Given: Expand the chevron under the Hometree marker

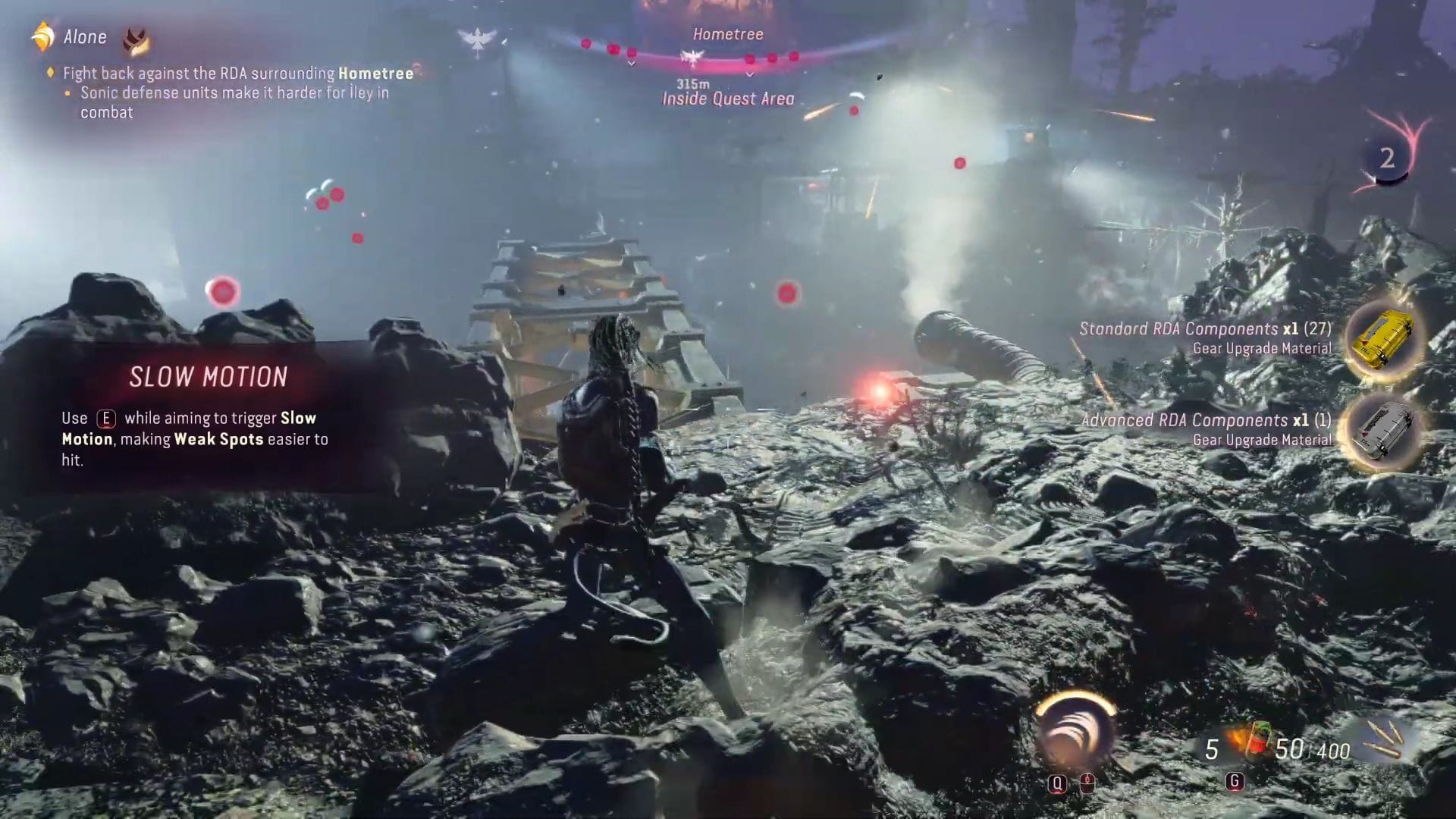Looking at the screenshot, I should pos(749,74).
